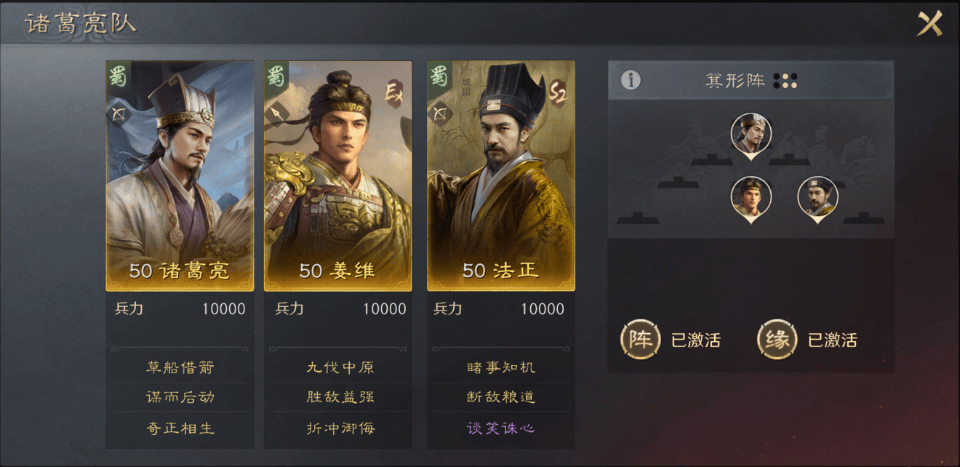Image resolution: width=960 pixels, height=467 pixels.
Task: Click the 阵 activated formation badge
Action: (x=639, y=339)
